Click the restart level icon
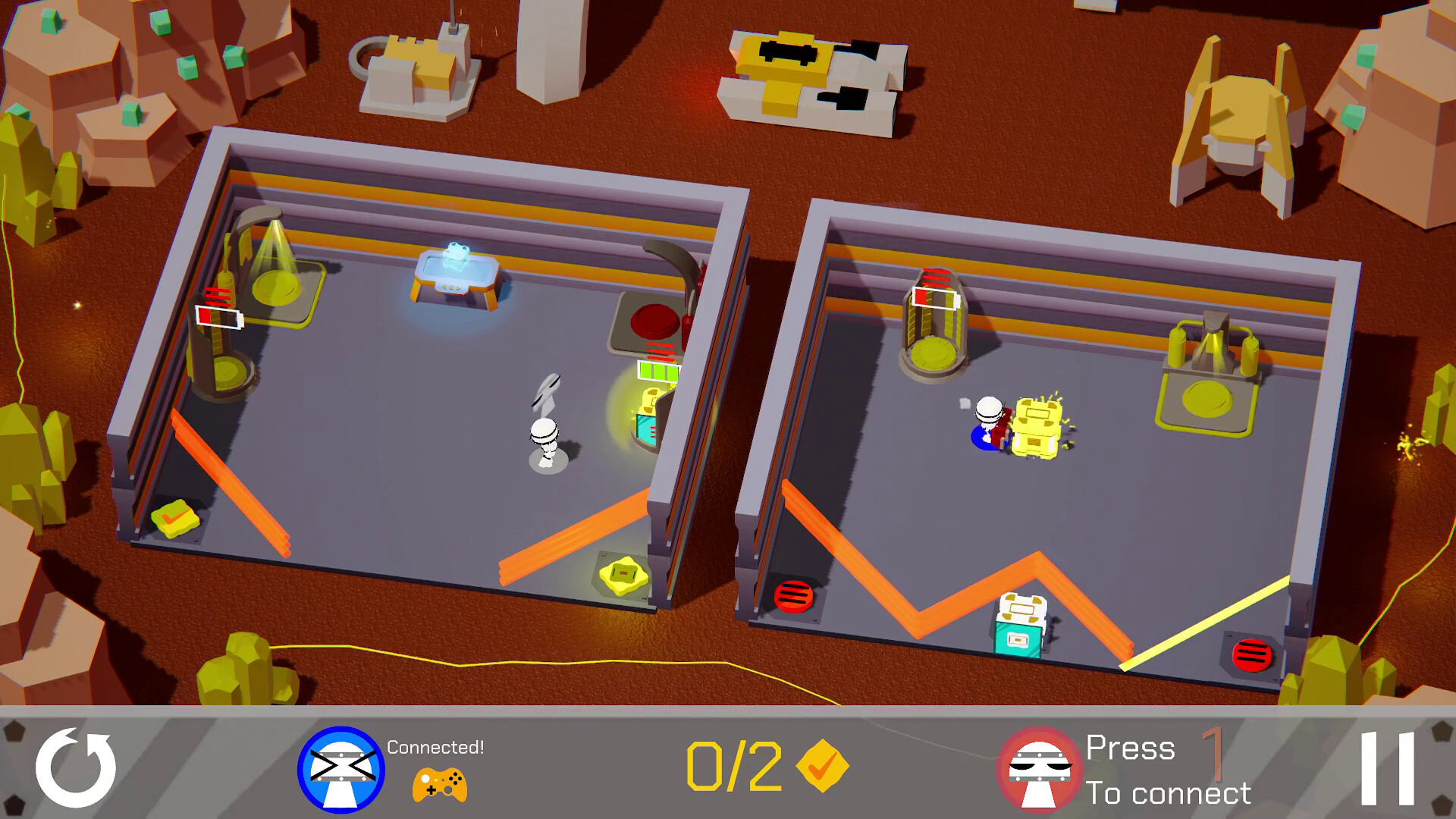This screenshot has height=819, width=1456. point(76,768)
